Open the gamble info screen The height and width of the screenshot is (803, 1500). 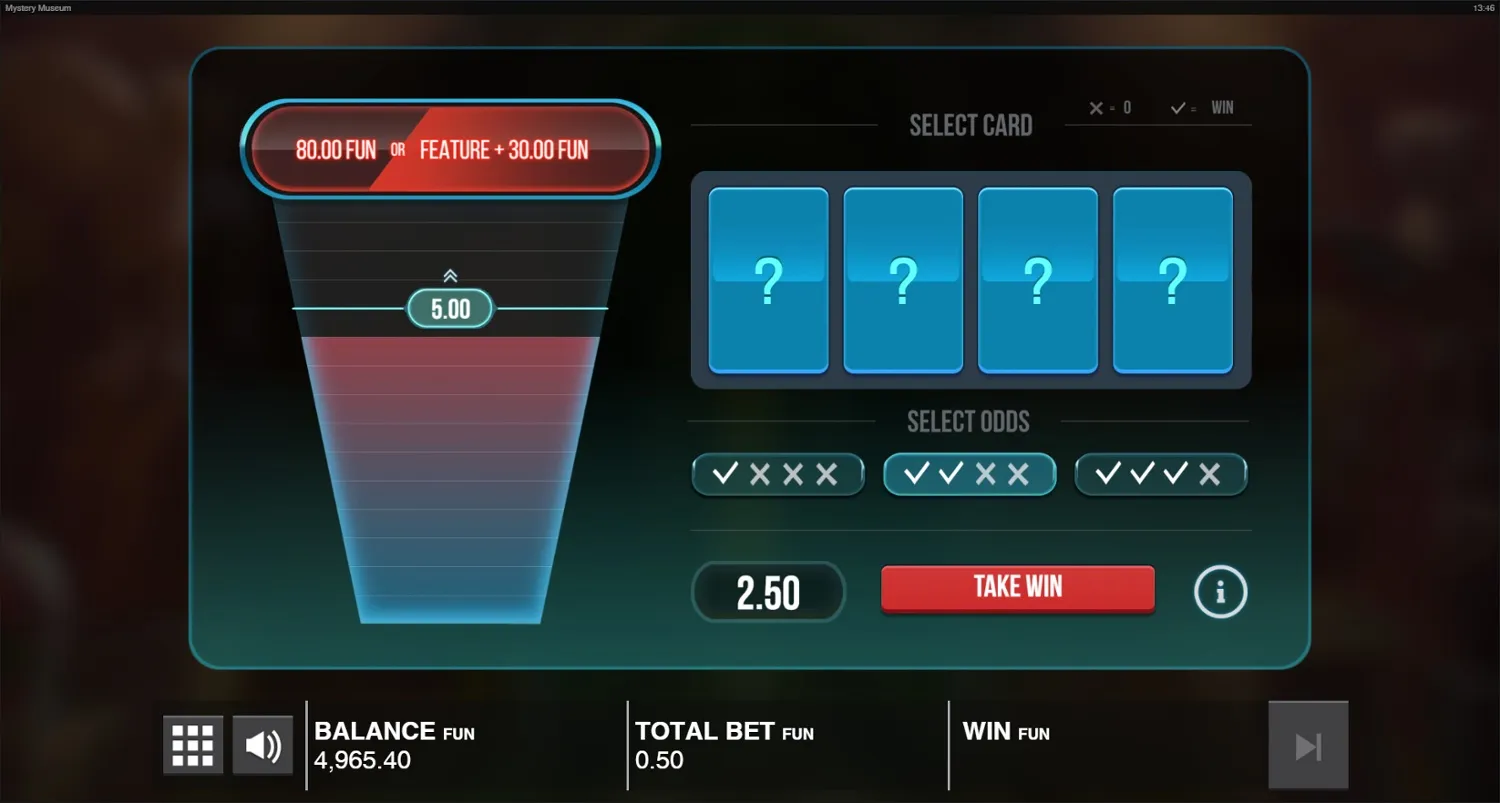coord(1220,591)
